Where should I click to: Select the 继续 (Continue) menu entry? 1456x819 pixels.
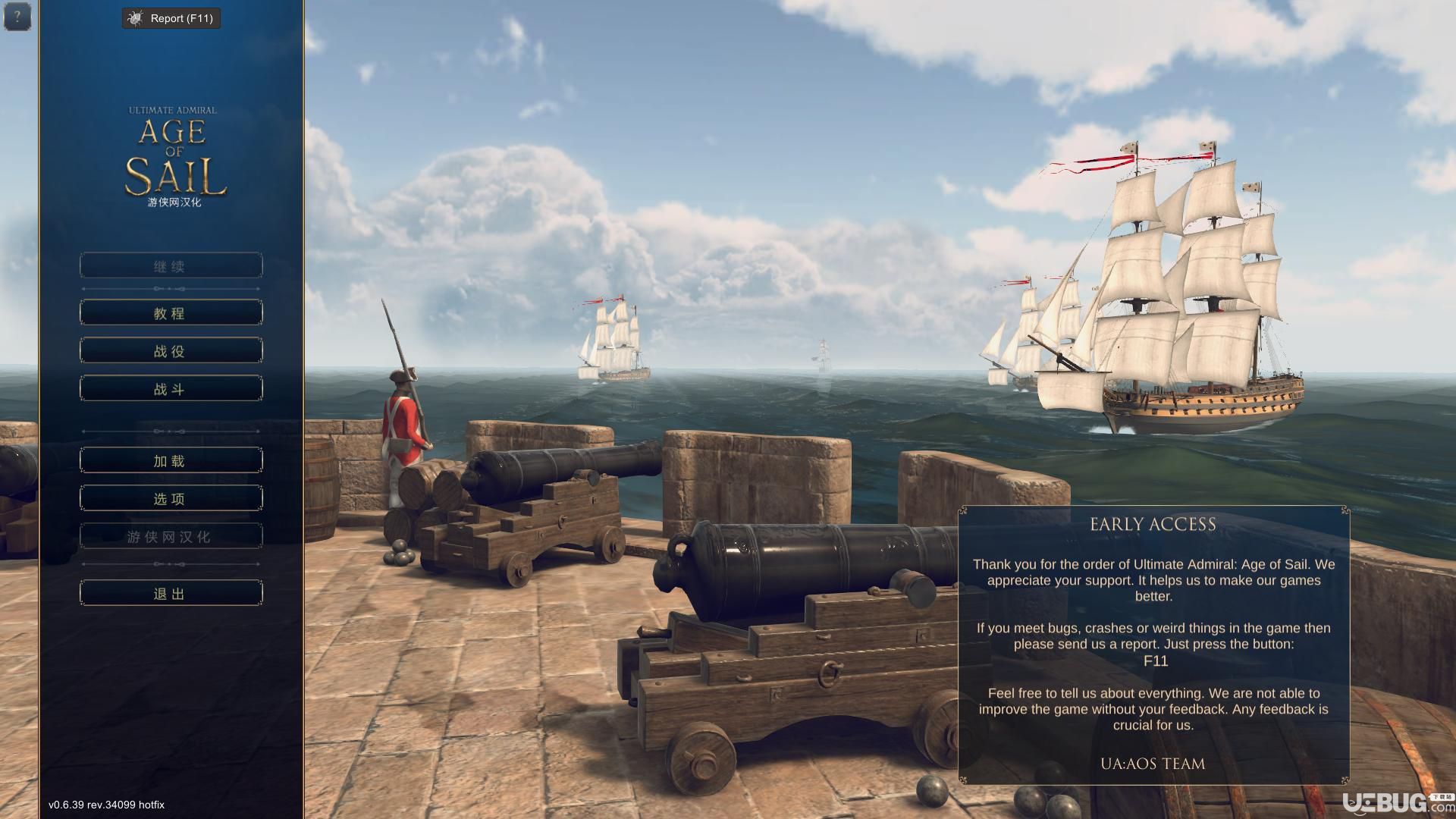coord(171,266)
